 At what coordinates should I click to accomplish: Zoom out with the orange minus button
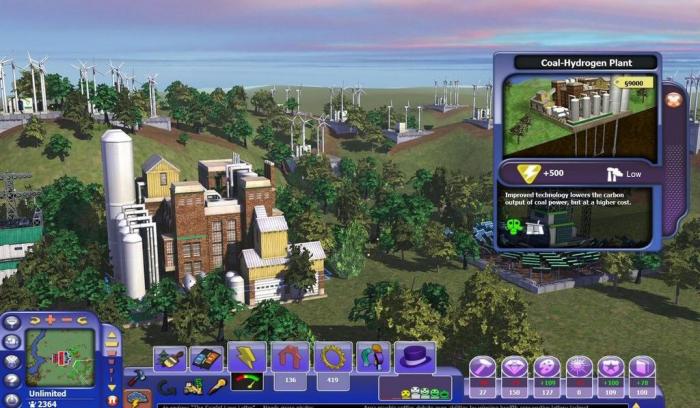(66, 320)
